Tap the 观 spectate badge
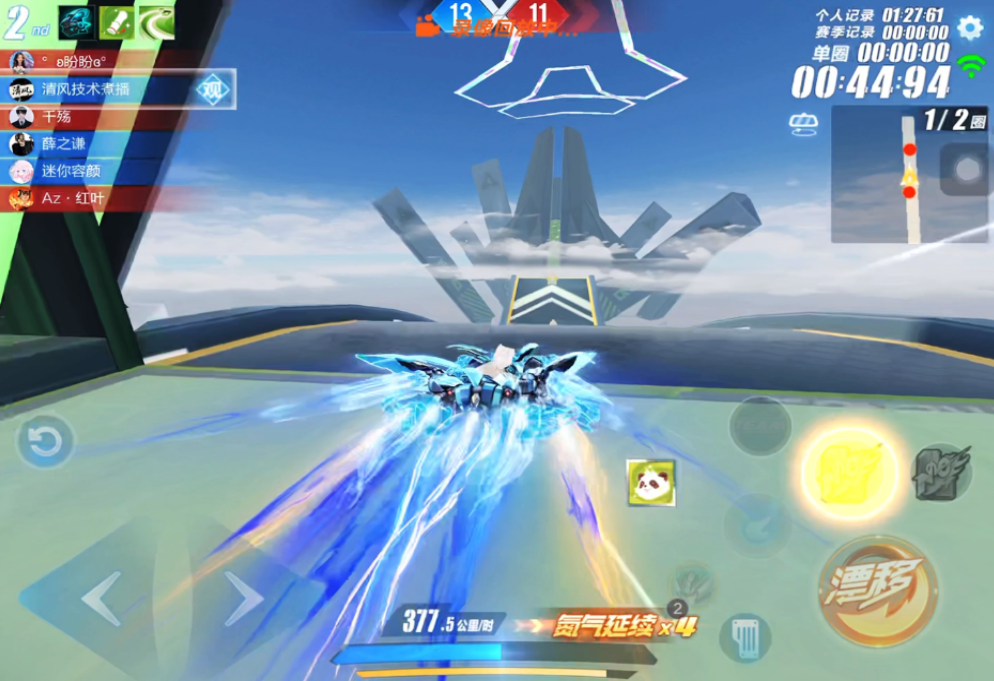This screenshot has height=681, width=994. tap(211, 90)
